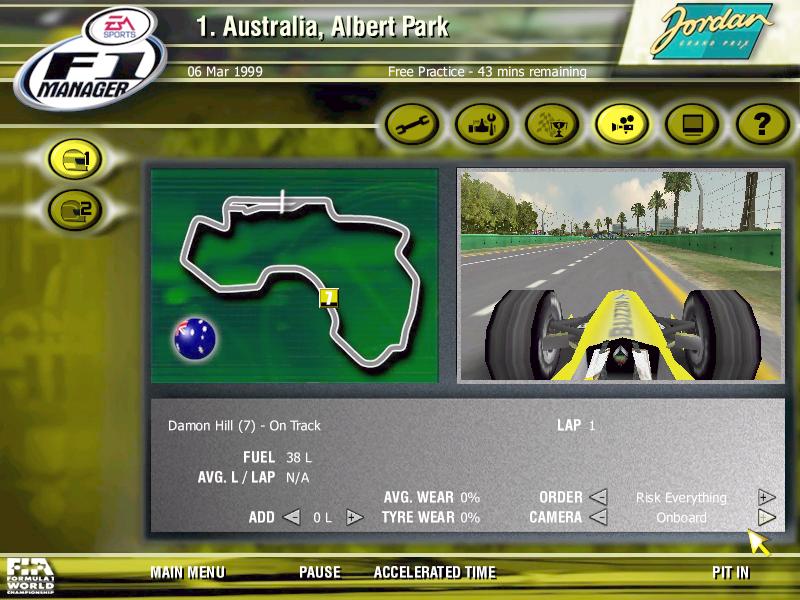Pause the practice session

(319, 573)
